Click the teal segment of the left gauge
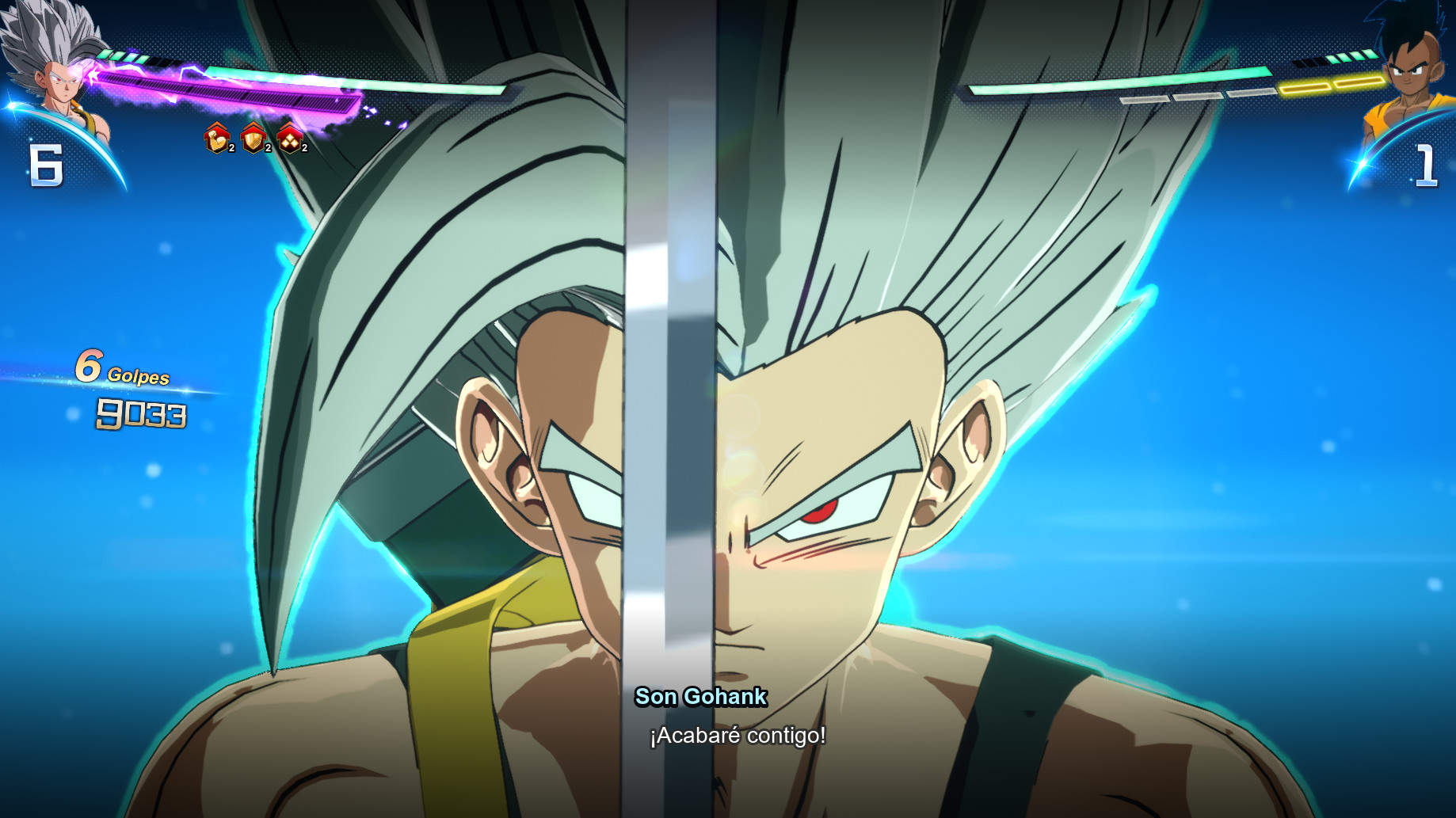Screen dimensions: 1456x818 [x=436, y=86]
